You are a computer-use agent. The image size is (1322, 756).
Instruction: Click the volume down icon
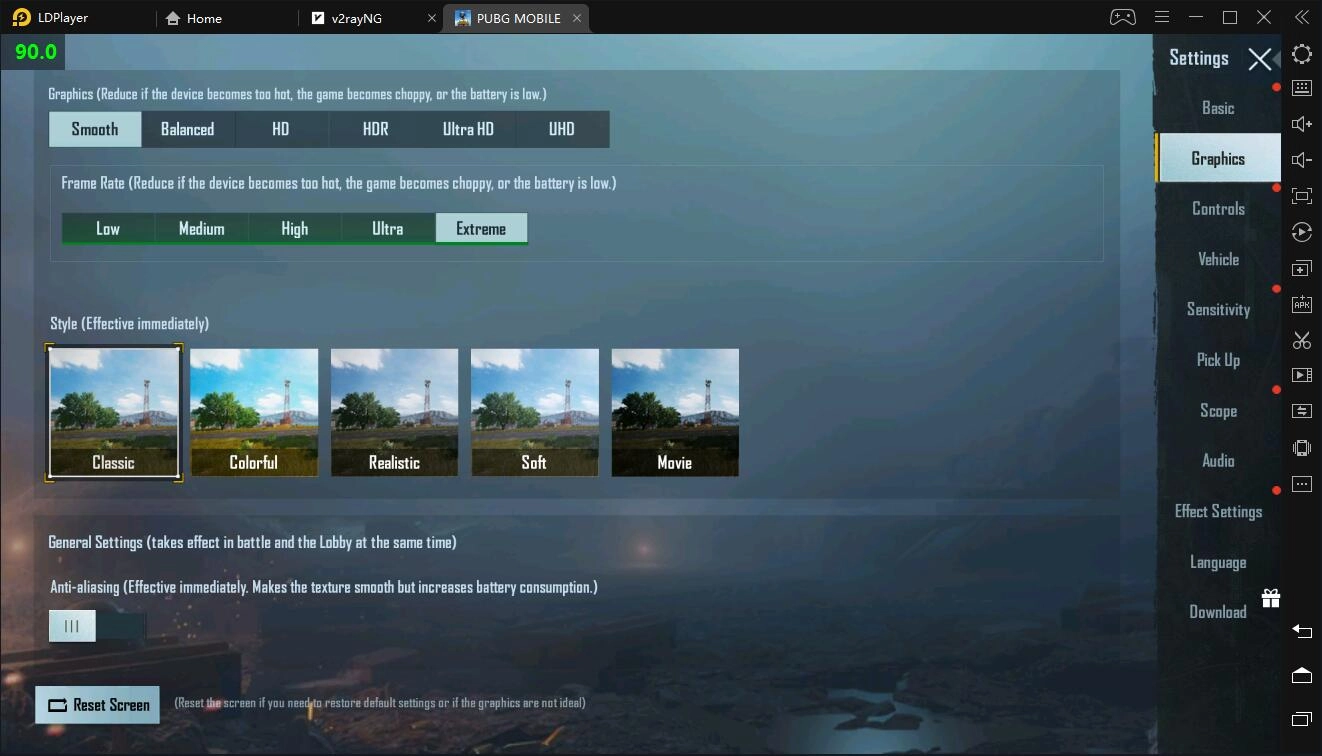[1301, 159]
